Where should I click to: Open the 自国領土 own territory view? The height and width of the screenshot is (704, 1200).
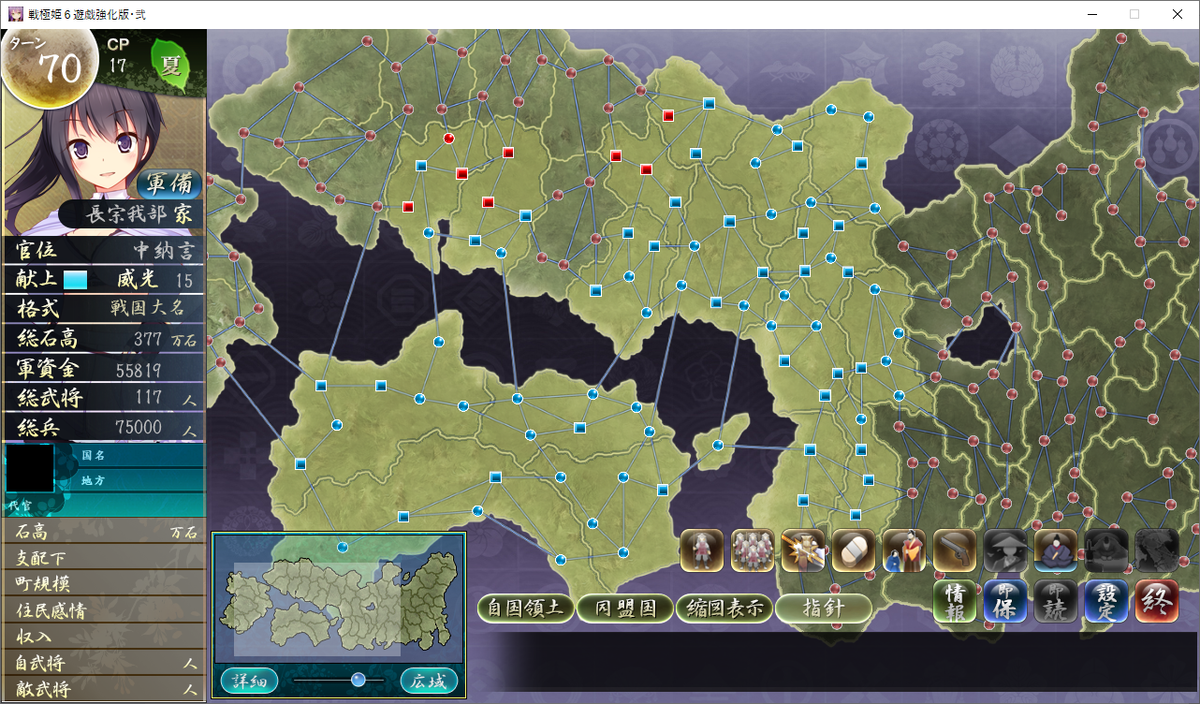526,608
